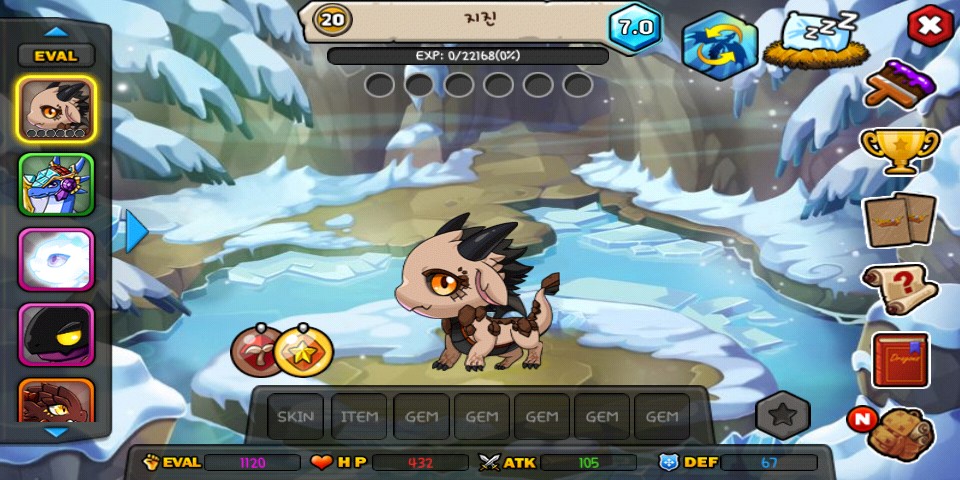Image resolution: width=960 pixels, height=480 pixels.
Task: Select the white frost dragon portrait
Action: [56, 259]
